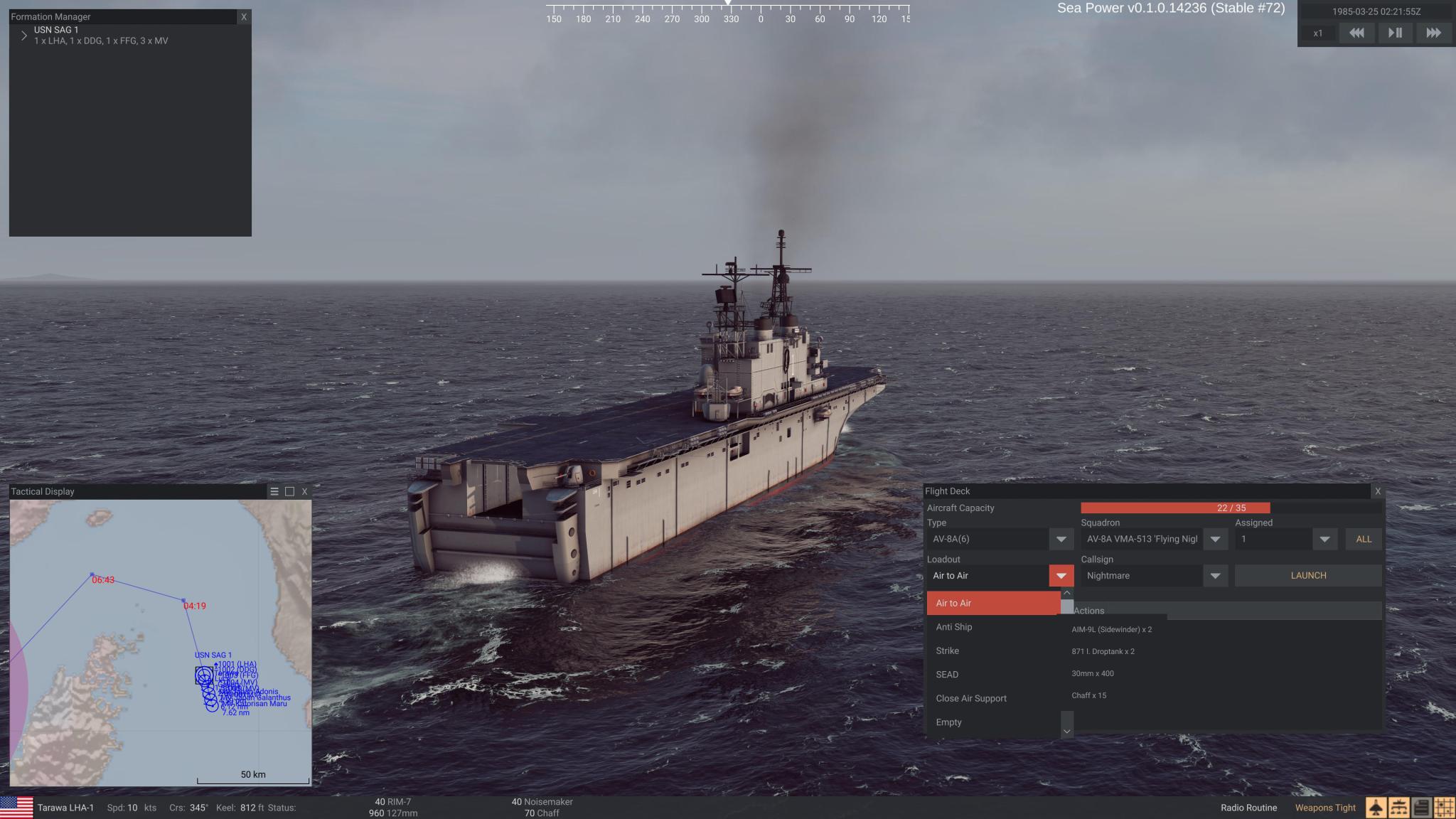The image size is (1456, 819).
Task: Click the x1 time speed indicator
Action: pyautogui.click(x=1319, y=33)
